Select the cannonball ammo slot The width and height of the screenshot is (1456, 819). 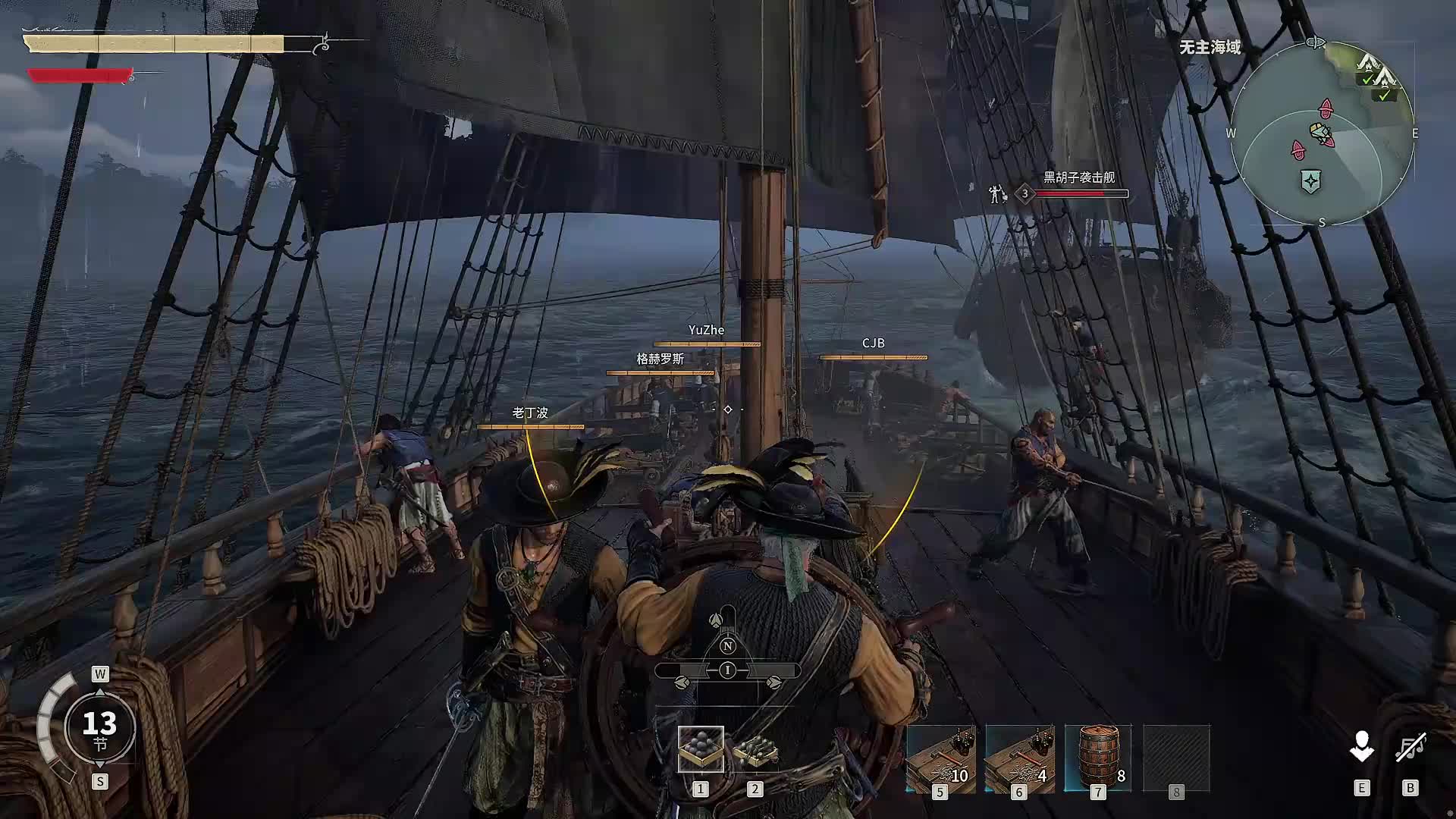click(700, 749)
